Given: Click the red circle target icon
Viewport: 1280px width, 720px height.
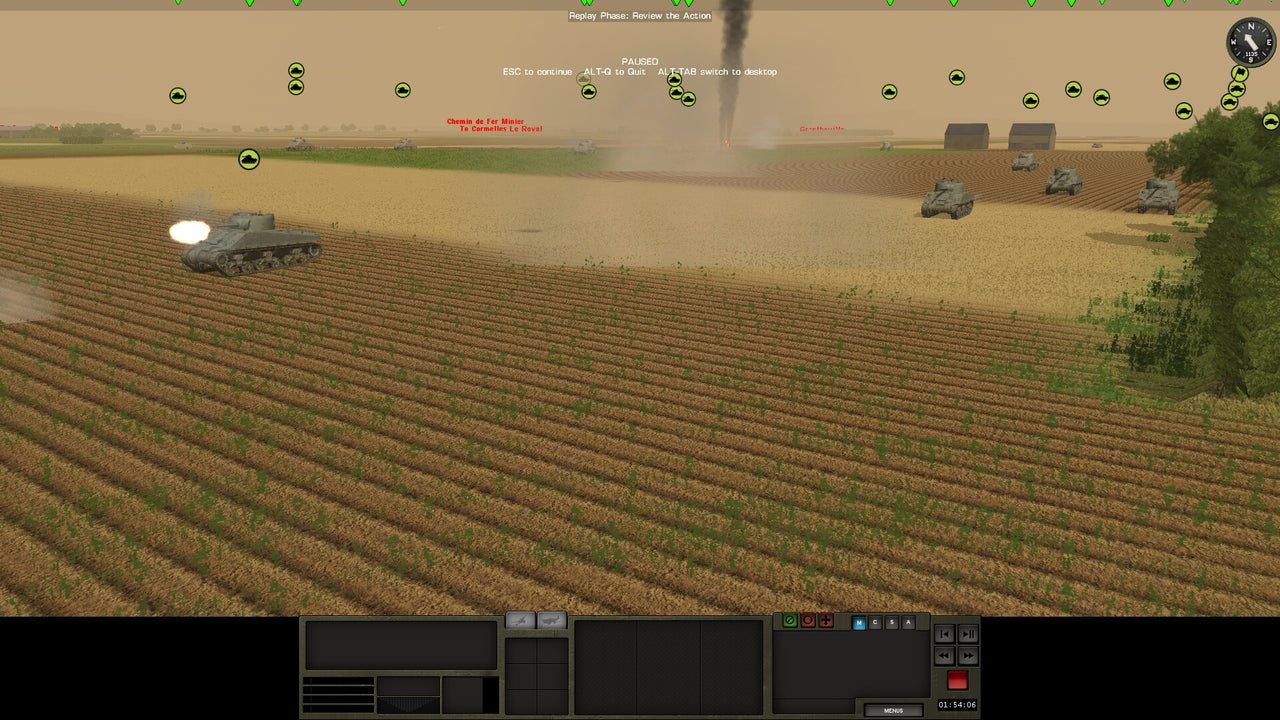Looking at the screenshot, I should tap(808, 620).
